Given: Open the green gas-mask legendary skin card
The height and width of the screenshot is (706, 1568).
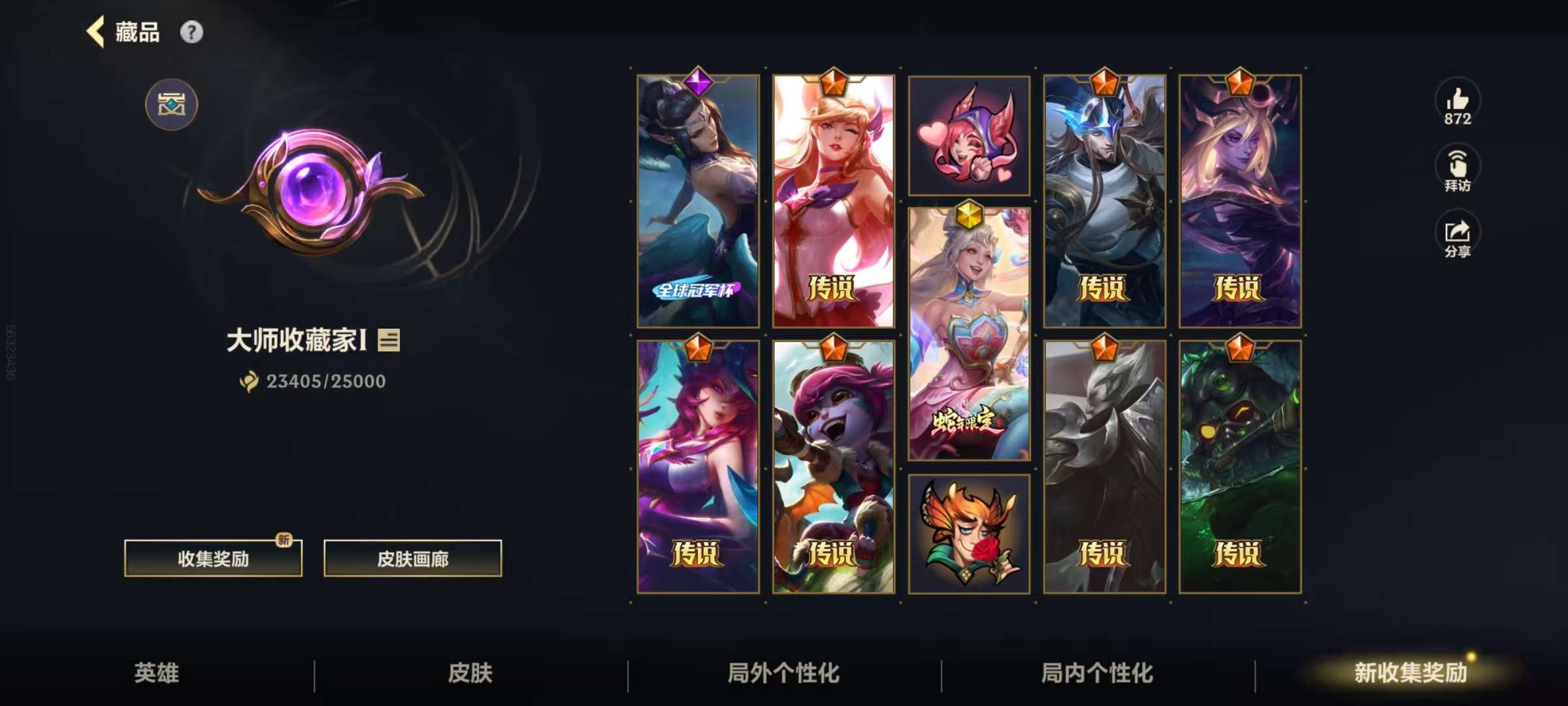Looking at the screenshot, I should point(1239,467).
